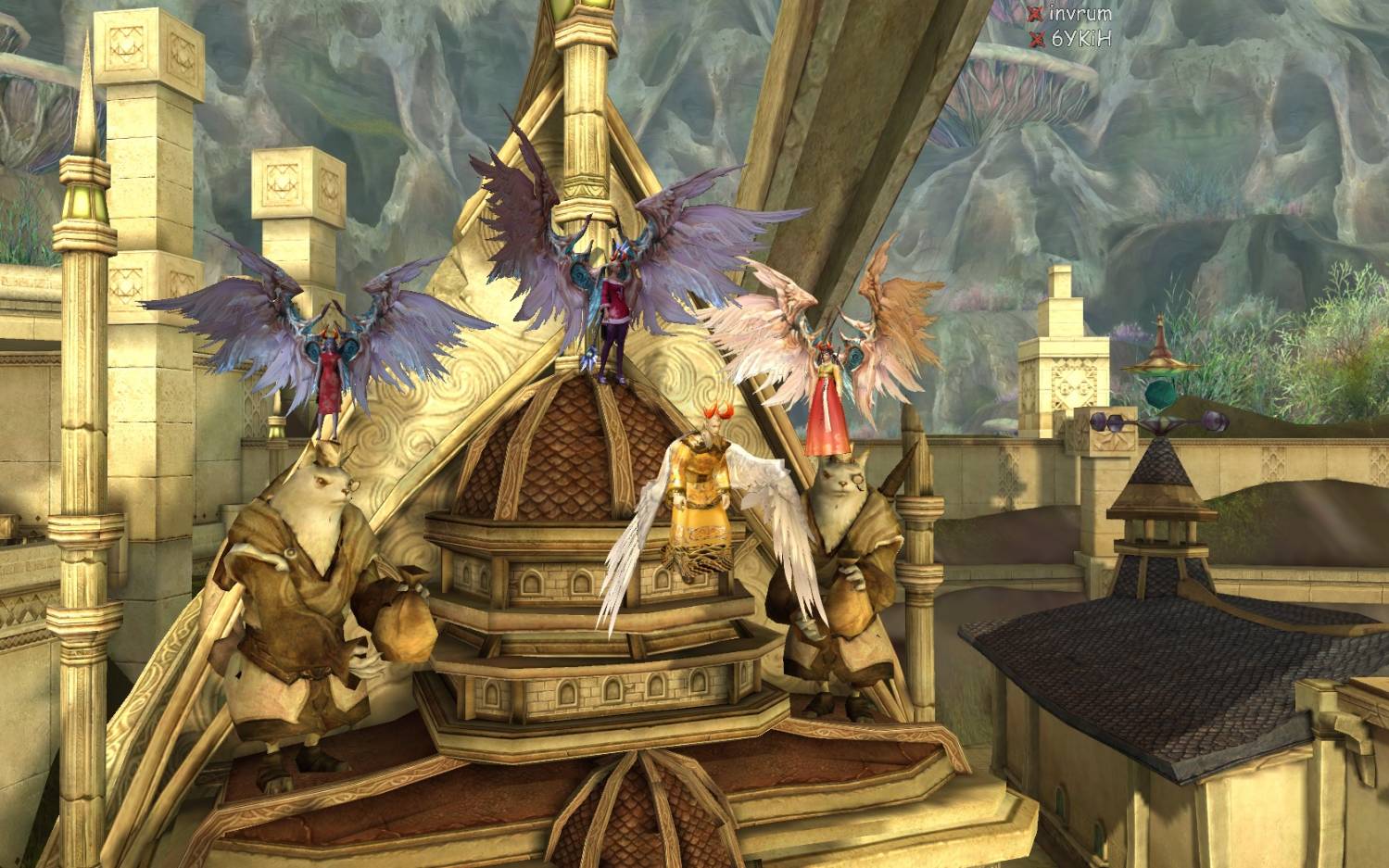Image resolution: width=1389 pixels, height=868 pixels.
Task: Select the player entry named 6УКіН
Action: (1080, 39)
